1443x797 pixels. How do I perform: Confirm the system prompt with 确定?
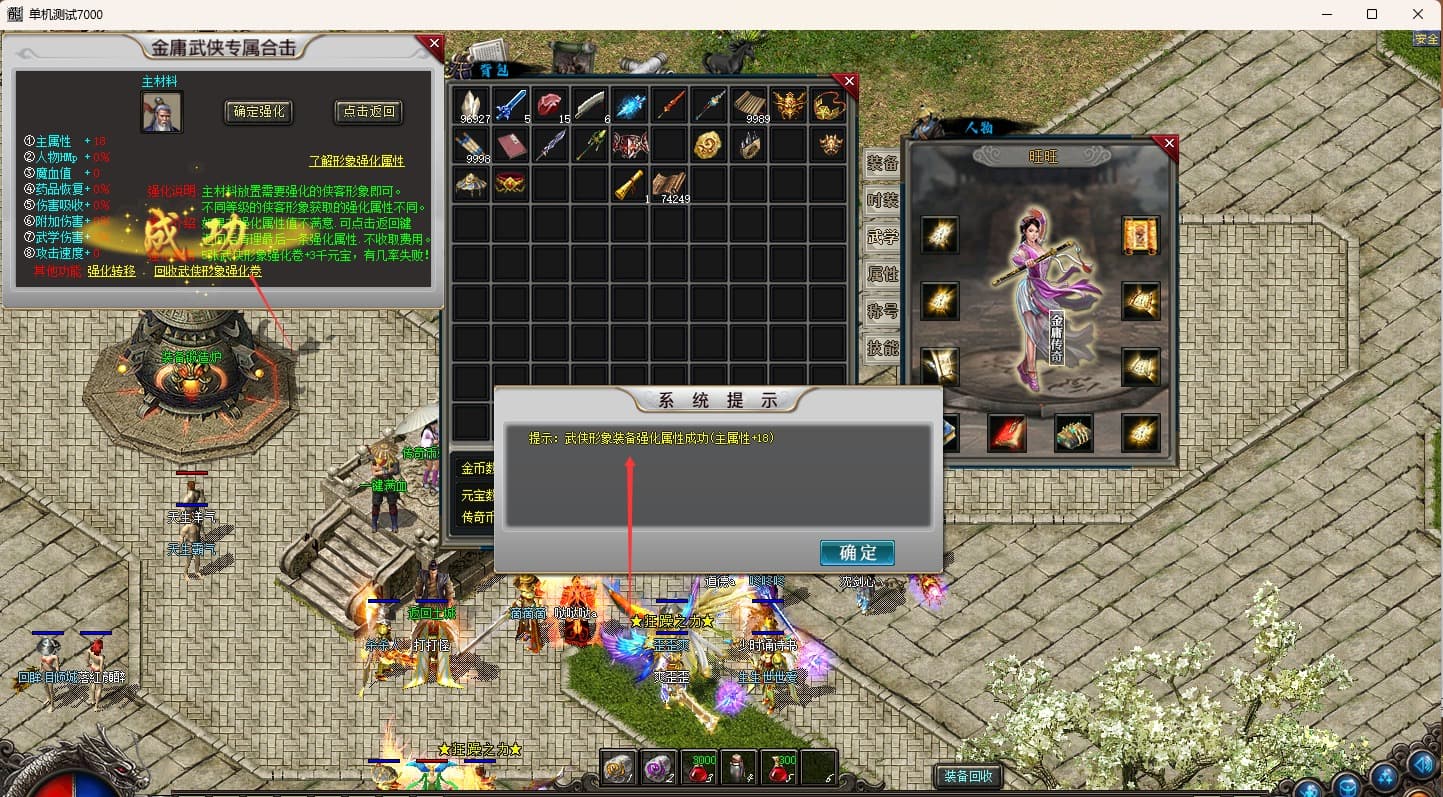(x=857, y=553)
